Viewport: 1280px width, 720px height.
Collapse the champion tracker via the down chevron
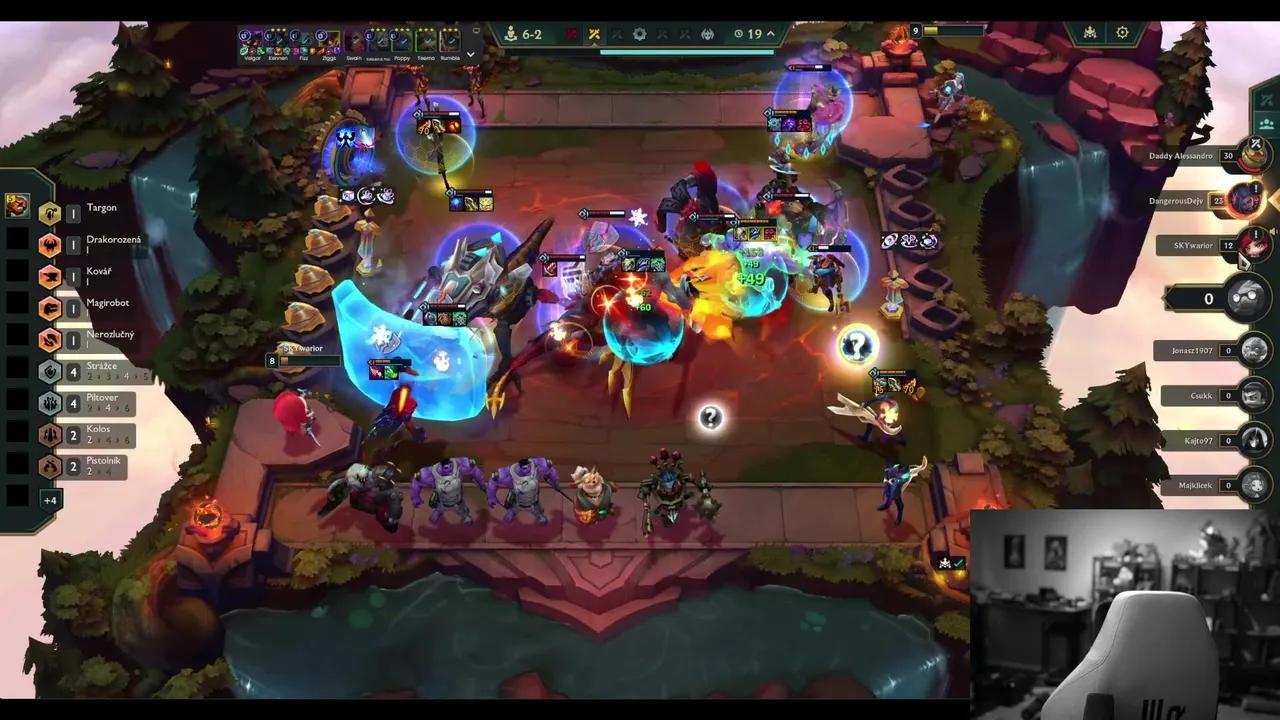tap(470, 54)
